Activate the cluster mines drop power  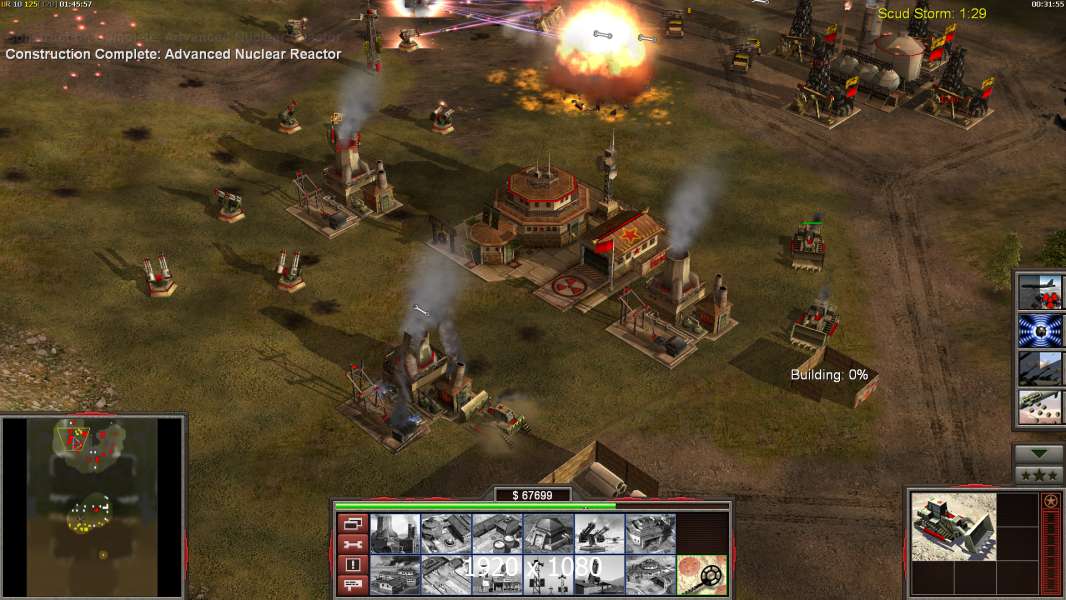1040,406
